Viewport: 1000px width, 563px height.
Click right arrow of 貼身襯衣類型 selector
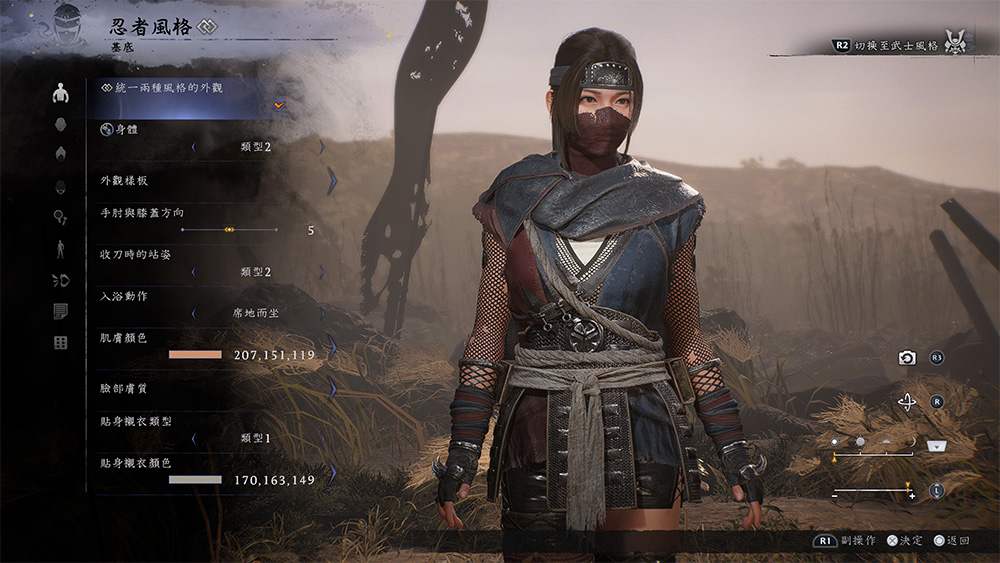322,438
